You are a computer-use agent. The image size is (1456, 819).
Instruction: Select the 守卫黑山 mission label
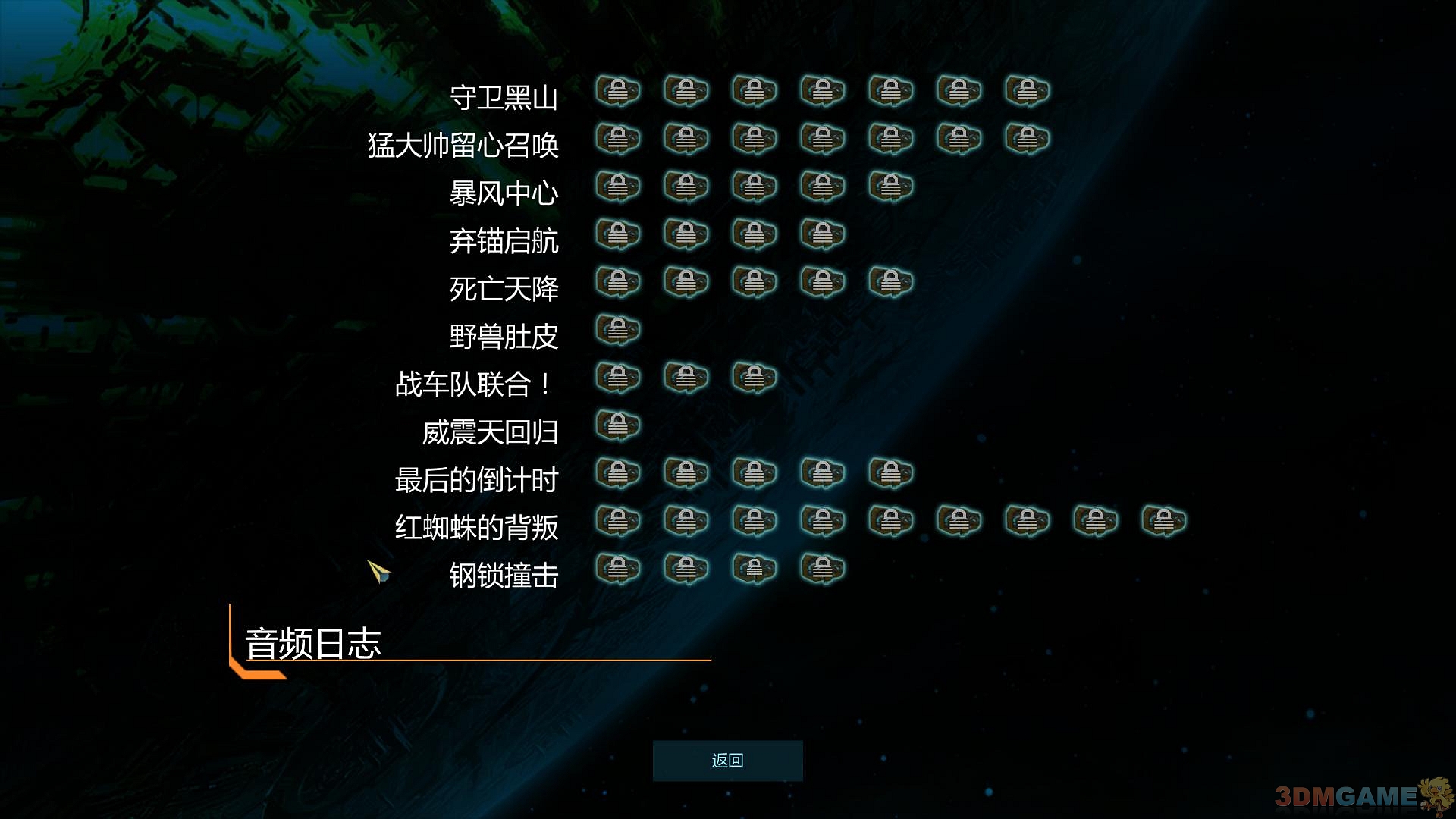pyautogui.click(x=504, y=99)
